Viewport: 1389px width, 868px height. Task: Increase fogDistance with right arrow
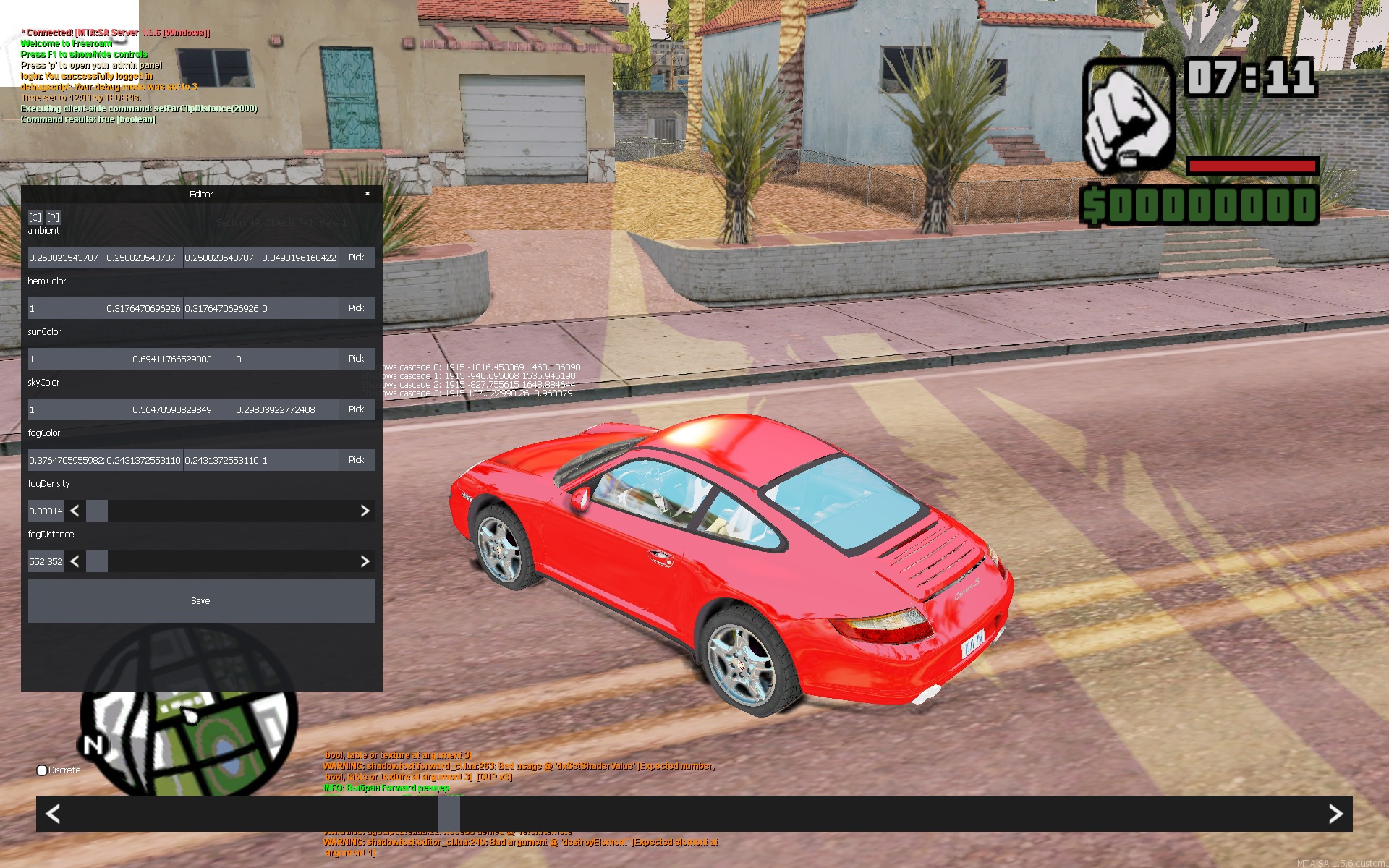point(365,561)
